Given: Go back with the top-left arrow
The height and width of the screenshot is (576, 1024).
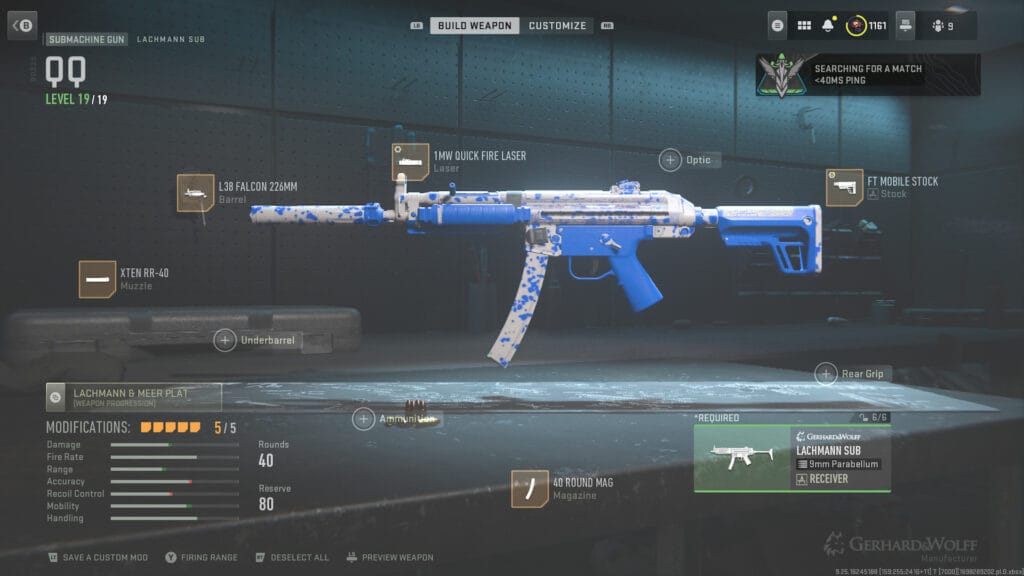Looking at the screenshot, I should coord(22,25).
